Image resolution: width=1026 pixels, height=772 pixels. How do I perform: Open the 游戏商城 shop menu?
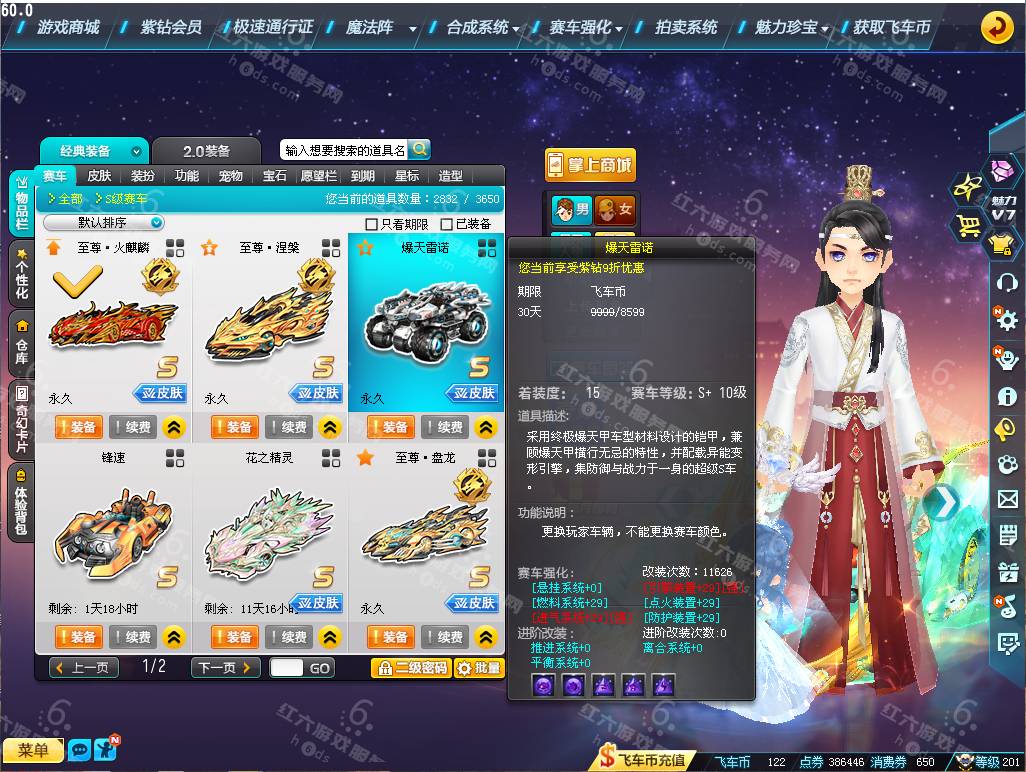click(x=68, y=27)
